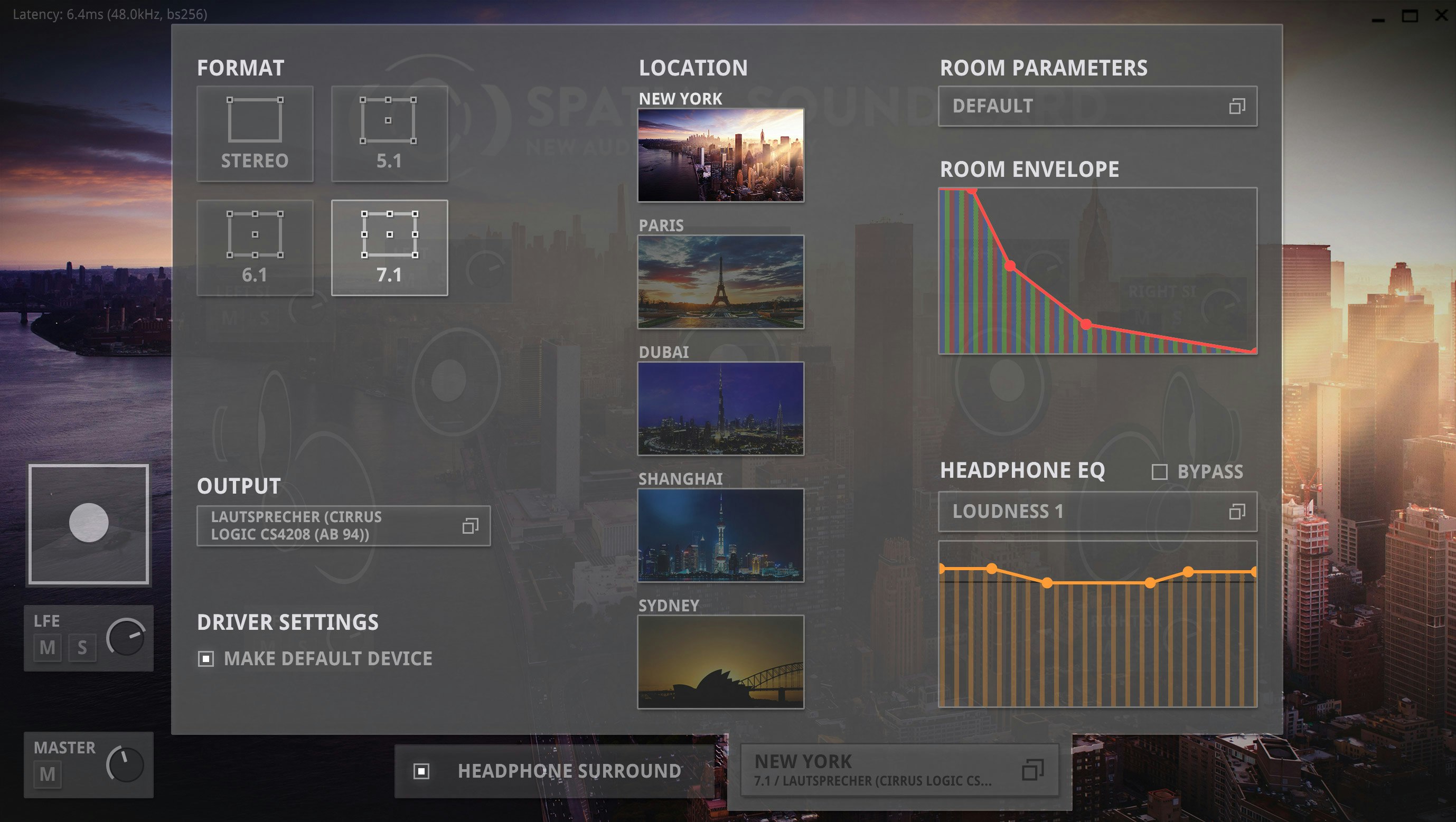Select the 7.1 surround format
The image size is (1456, 822).
point(389,247)
